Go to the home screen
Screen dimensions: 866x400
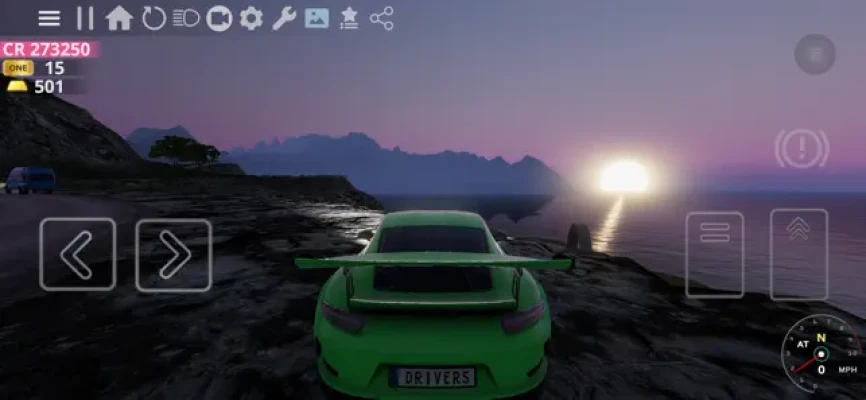[x=119, y=18]
